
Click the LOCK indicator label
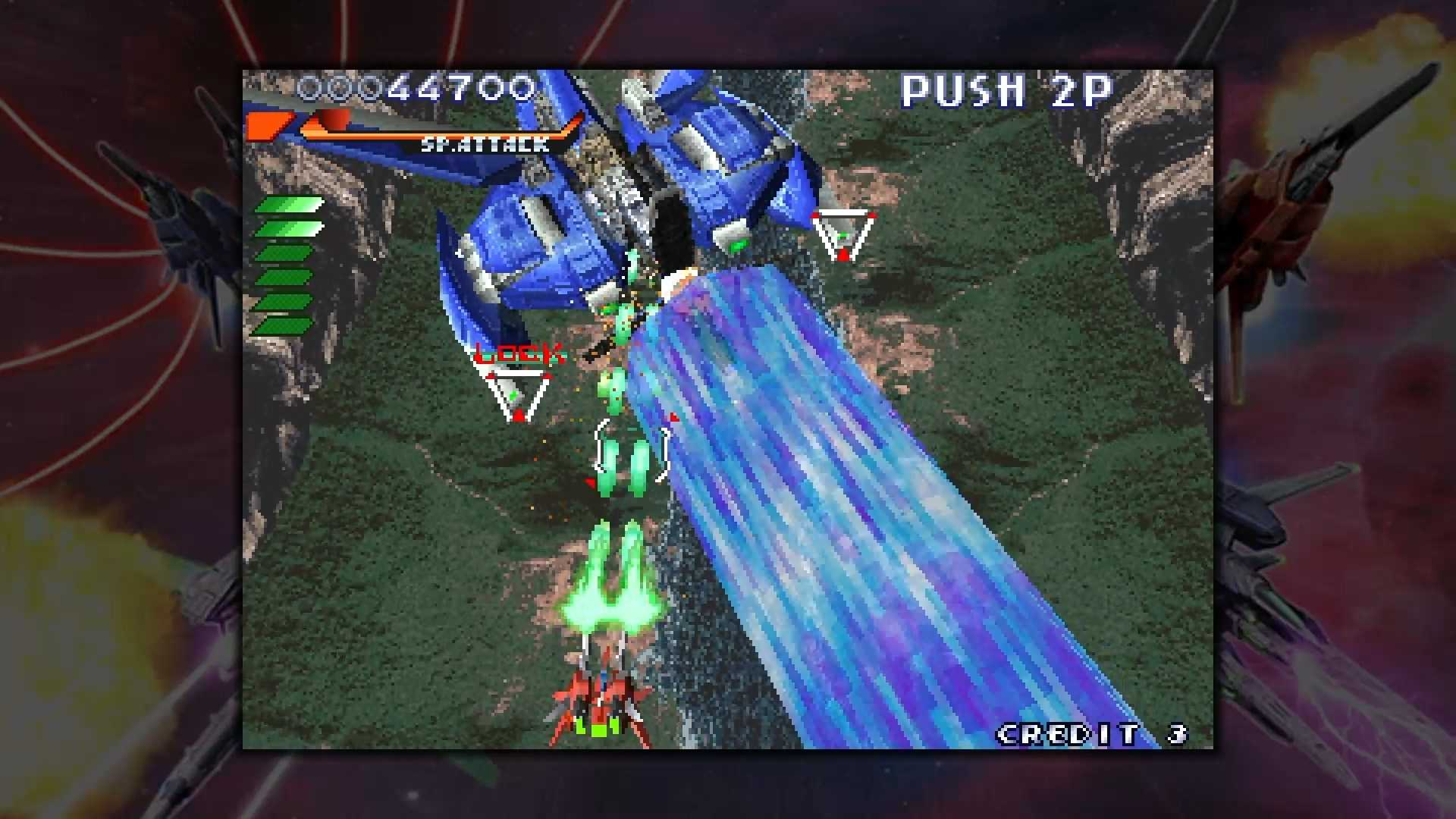tap(518, 353)
